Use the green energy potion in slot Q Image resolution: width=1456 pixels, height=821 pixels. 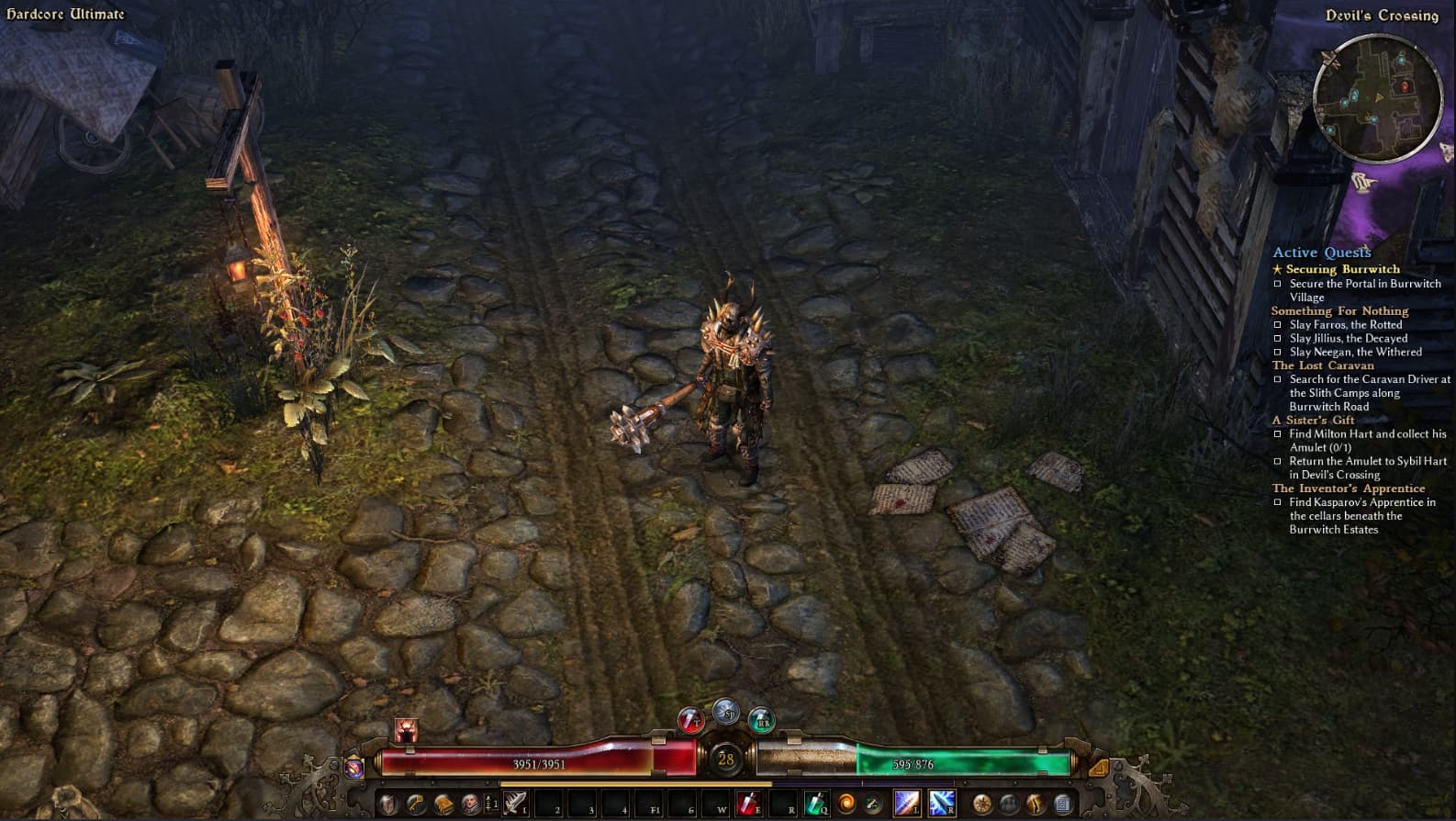pos(816,804)
